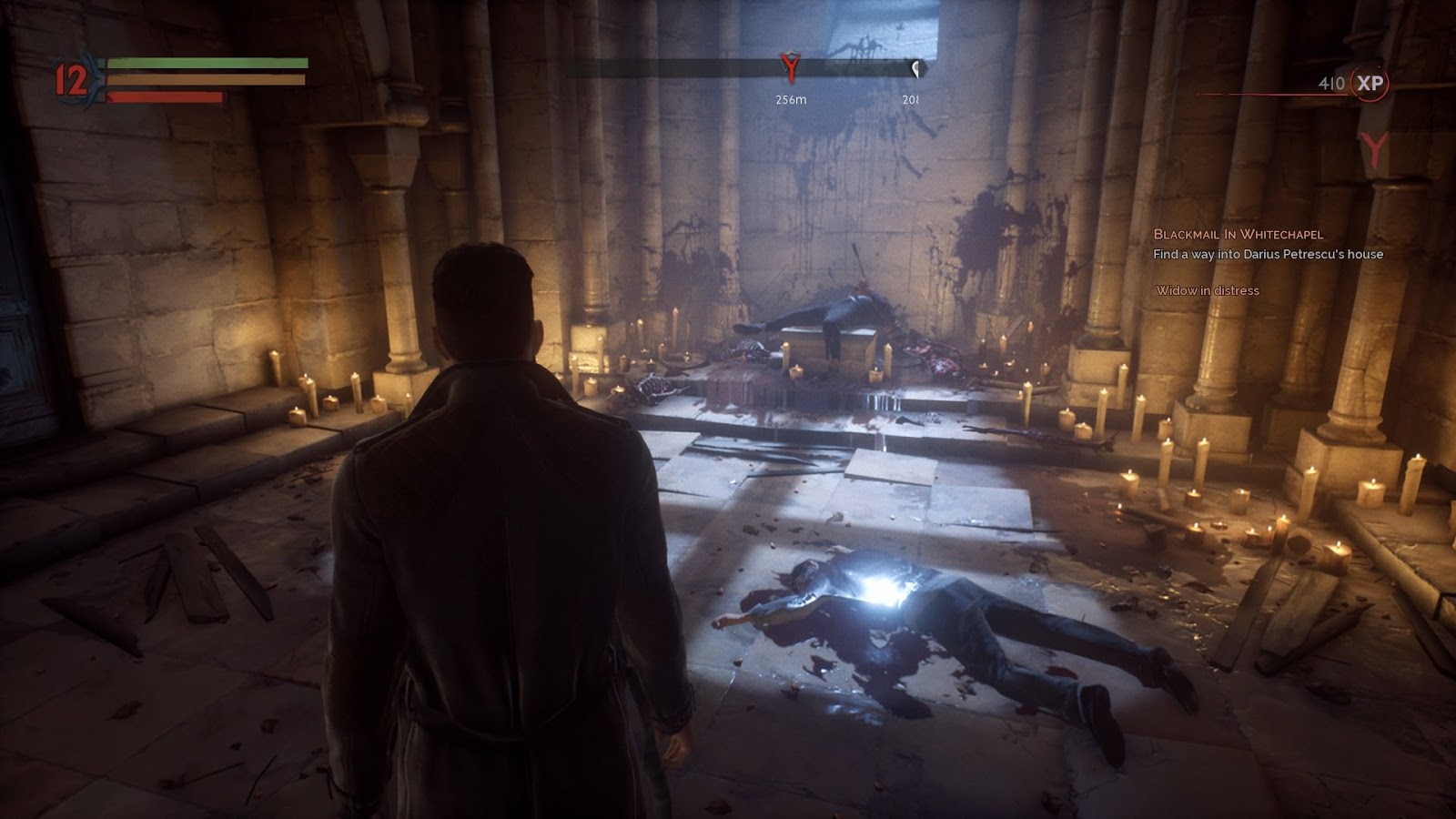Click the character level 12 badge
This screenshot has height=819, width=1456.
[x=72, y=80]
